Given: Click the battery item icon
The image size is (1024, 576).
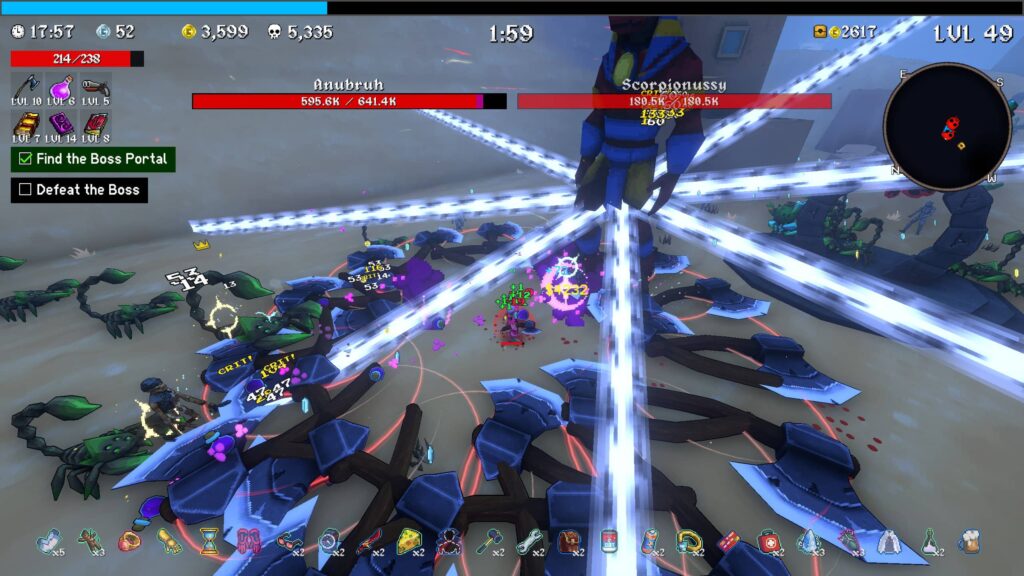Looking at the screenshot, I should click(x=648, y=541).
